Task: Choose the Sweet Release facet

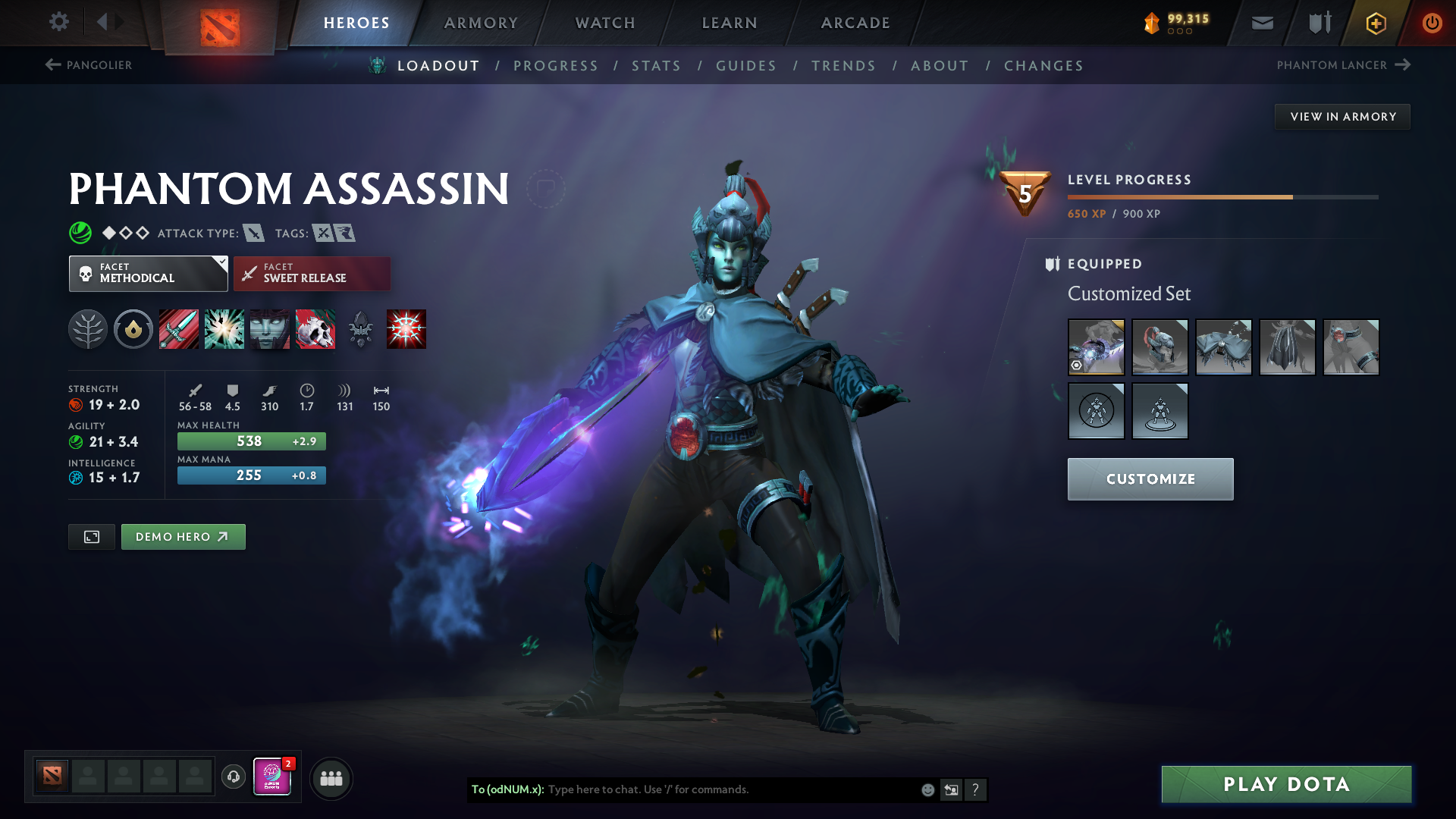Action: point(312,274)
